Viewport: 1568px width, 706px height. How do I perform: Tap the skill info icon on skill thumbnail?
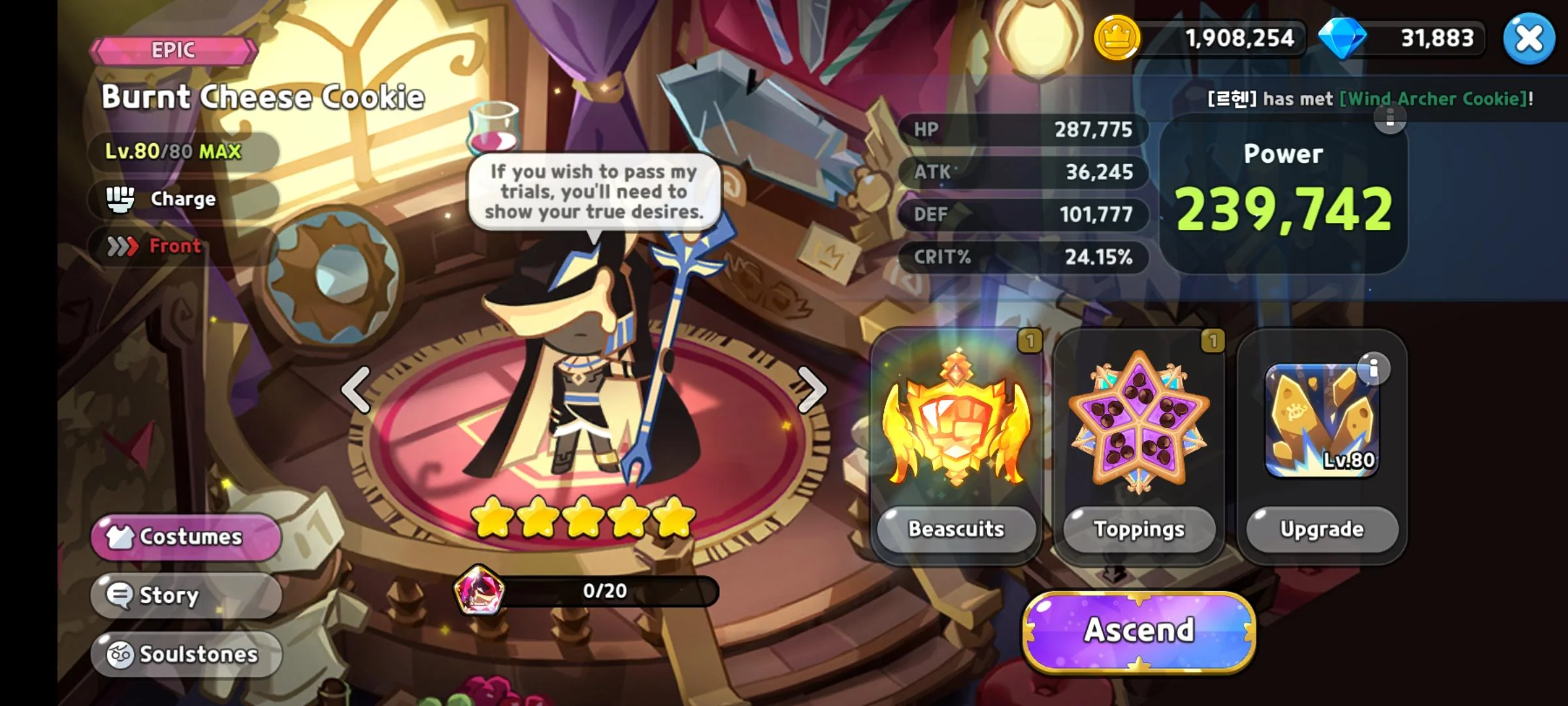pos(1373,369)
